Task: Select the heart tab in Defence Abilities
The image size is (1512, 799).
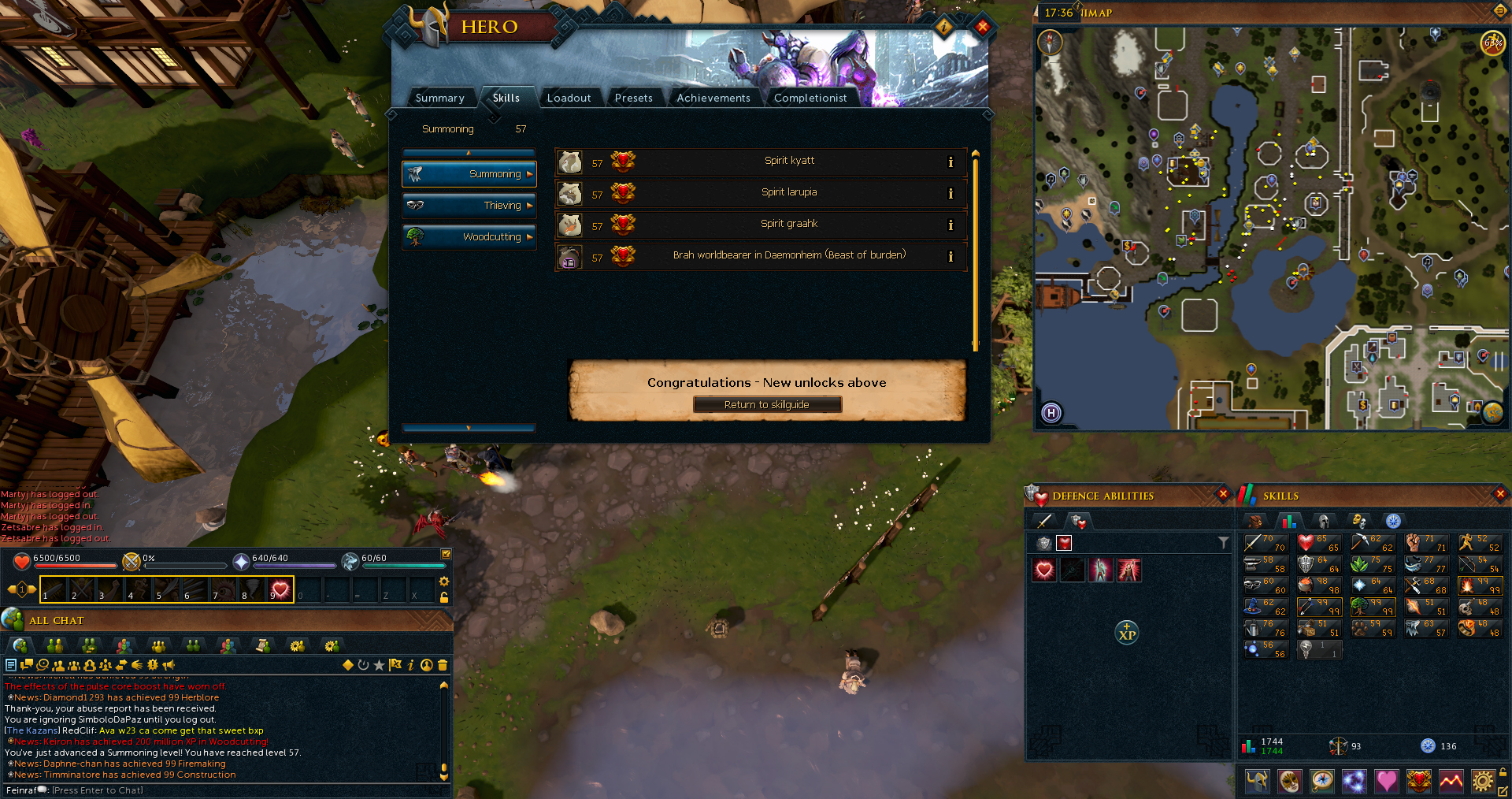Action: pyautogui.click(x=1064, y=544)
